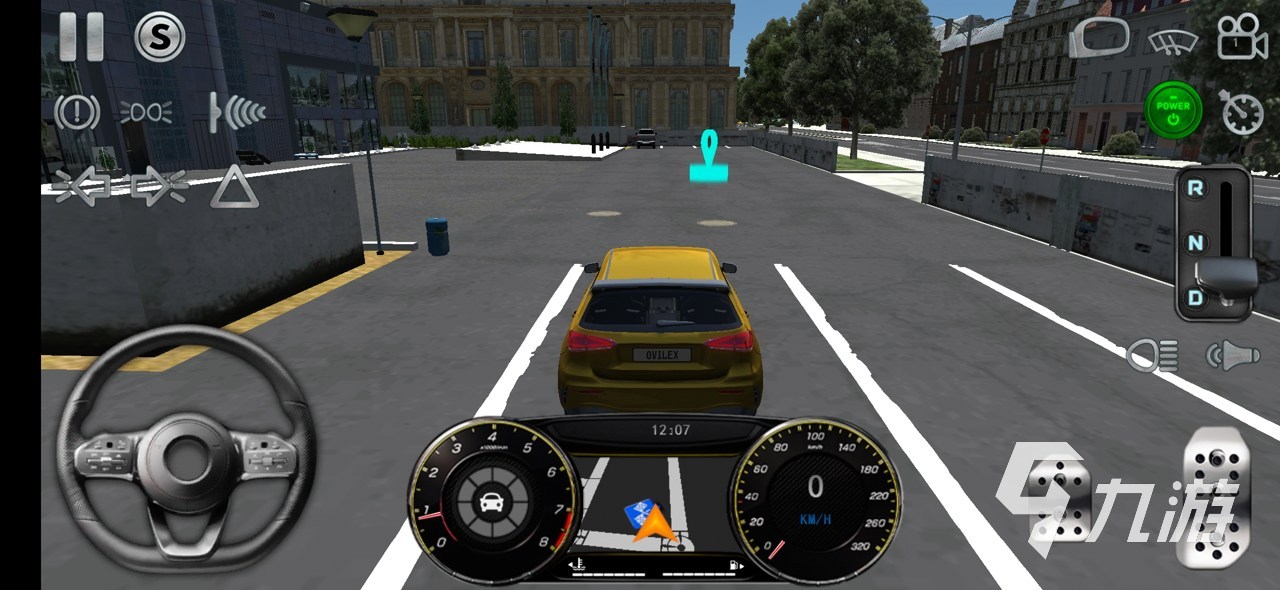Tap the green POWER button
Viewport: 1280px width, 590px height.
1173,110
